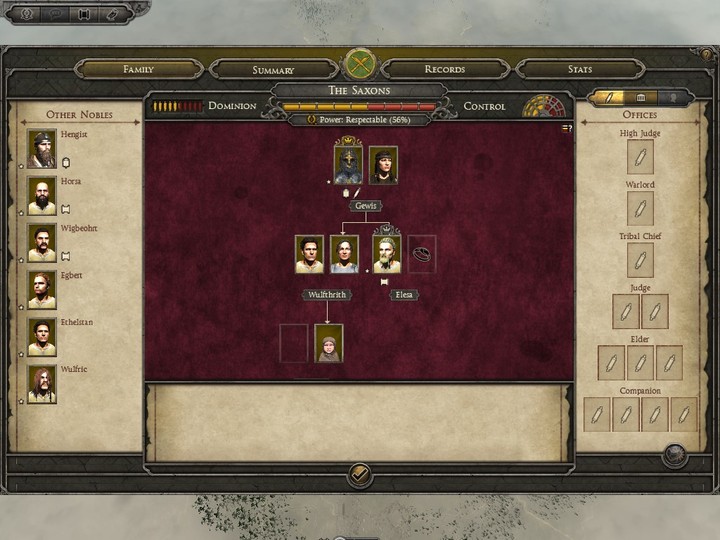
Task: Open the Summary tab
Action: (273, 70)
